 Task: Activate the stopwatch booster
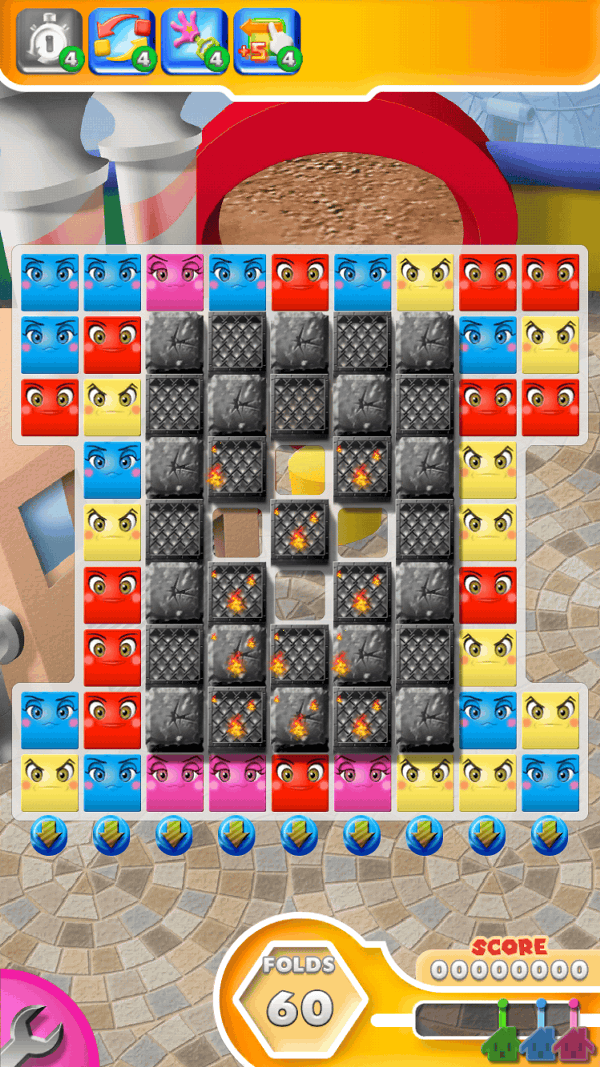48,41
